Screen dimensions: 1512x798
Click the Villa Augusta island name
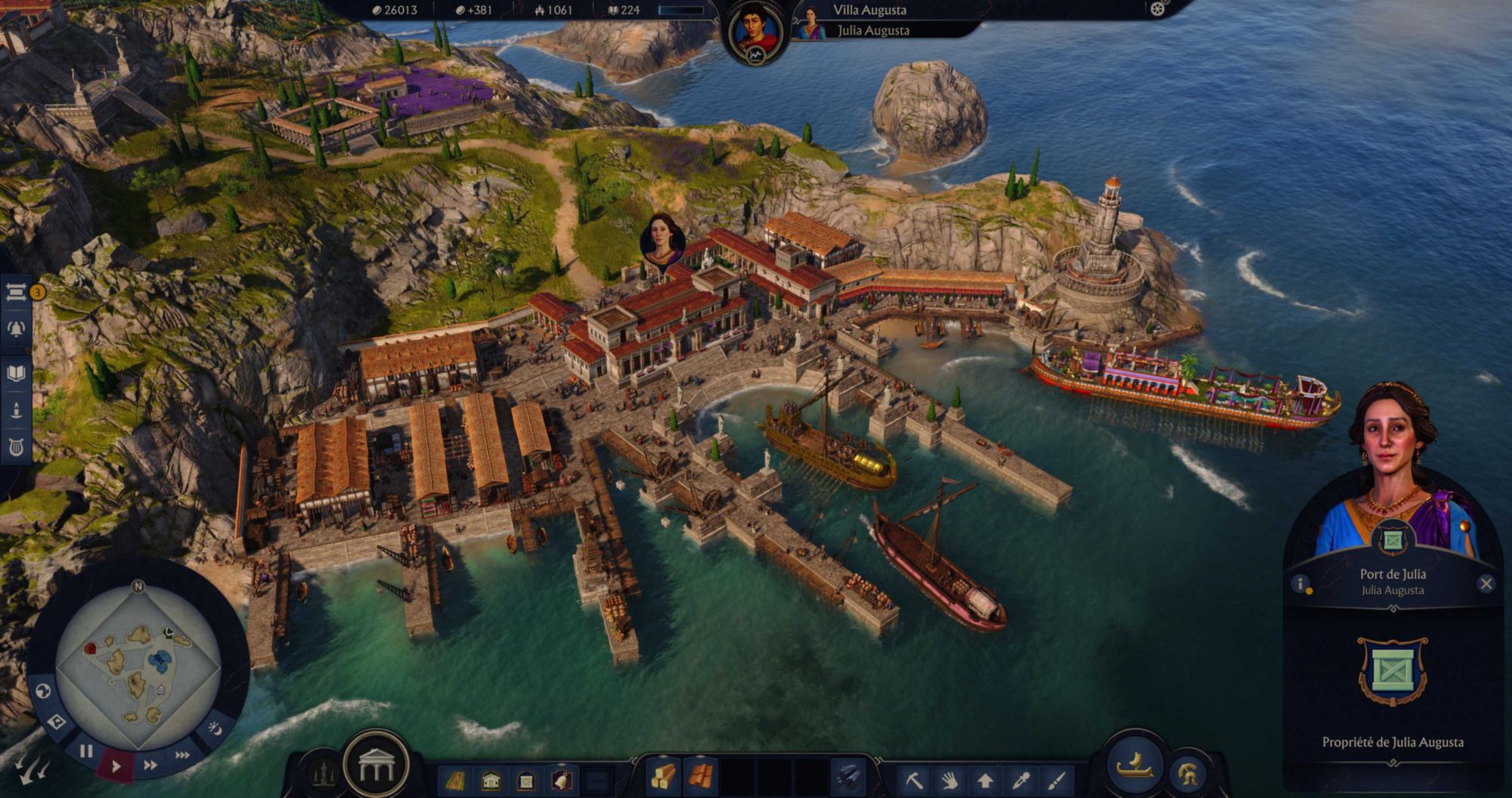[869, 11]
